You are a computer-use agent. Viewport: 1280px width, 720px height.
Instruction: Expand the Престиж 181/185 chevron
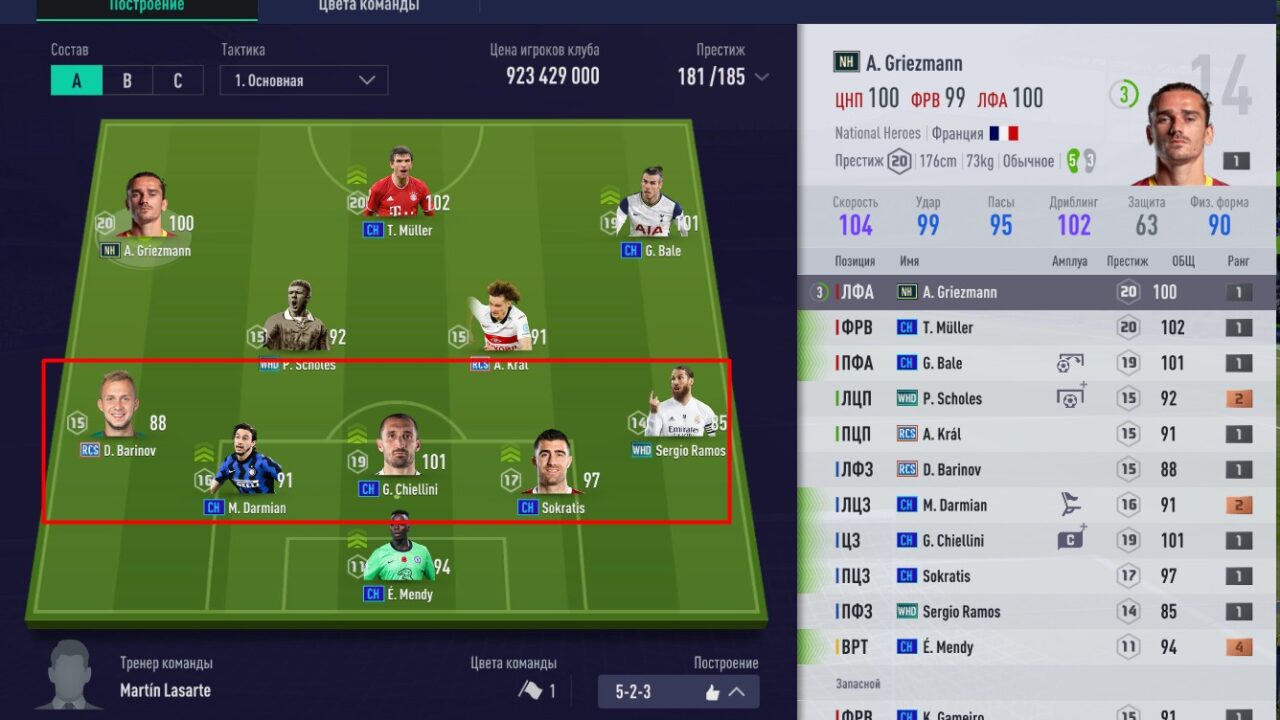pyautogui.click(x=762, y=76)
